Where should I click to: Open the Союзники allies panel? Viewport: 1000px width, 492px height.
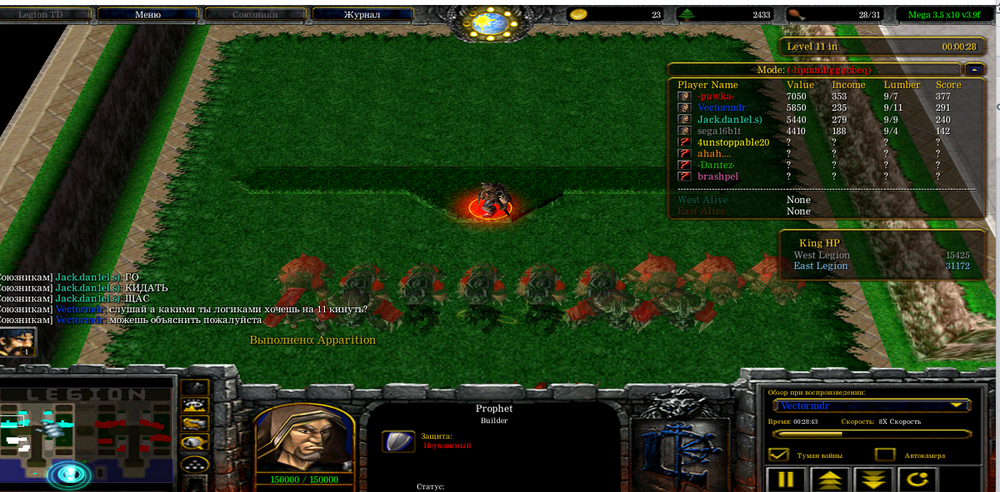point(254,15)
